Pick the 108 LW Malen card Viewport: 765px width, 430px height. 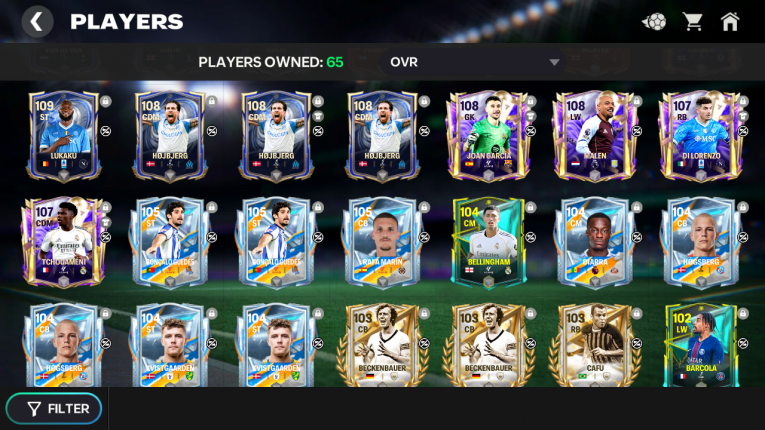pyautogui.click(x=594, y=135)
